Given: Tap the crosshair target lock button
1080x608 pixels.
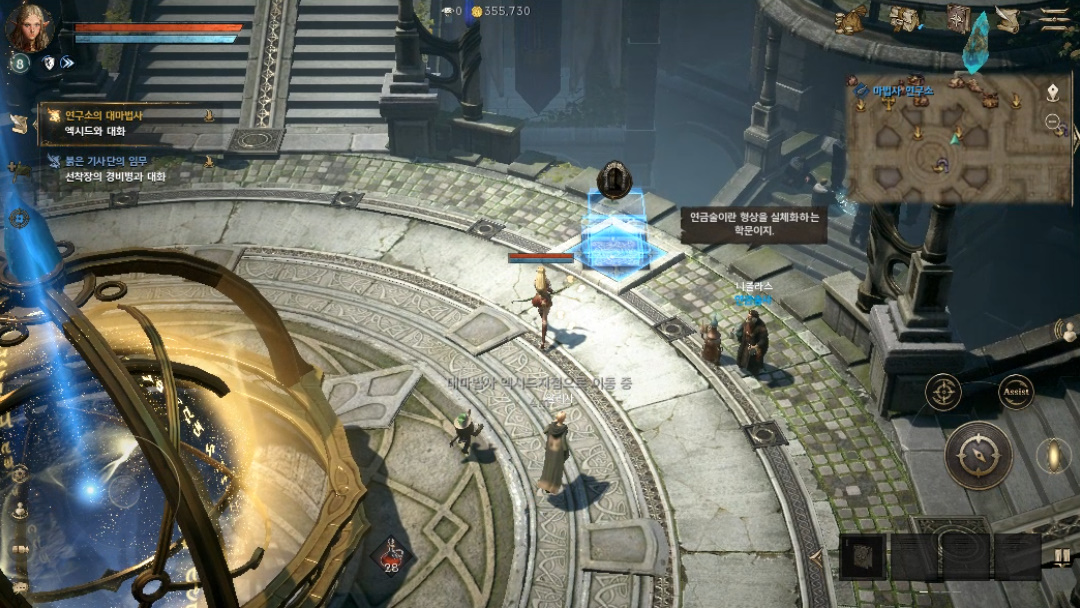Looking at the screenshot, I should pos(943,392).
